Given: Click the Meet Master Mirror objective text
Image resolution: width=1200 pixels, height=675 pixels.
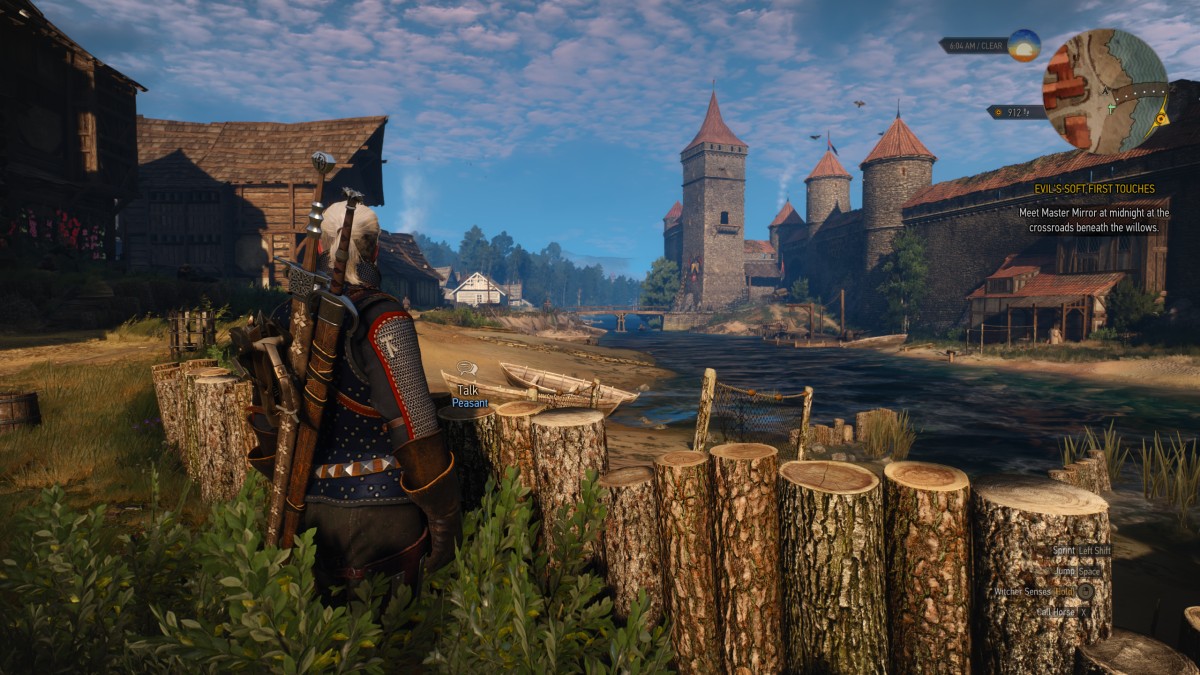Looking at the screenshot, I should pyautogui.click(x=1093, y=220).
